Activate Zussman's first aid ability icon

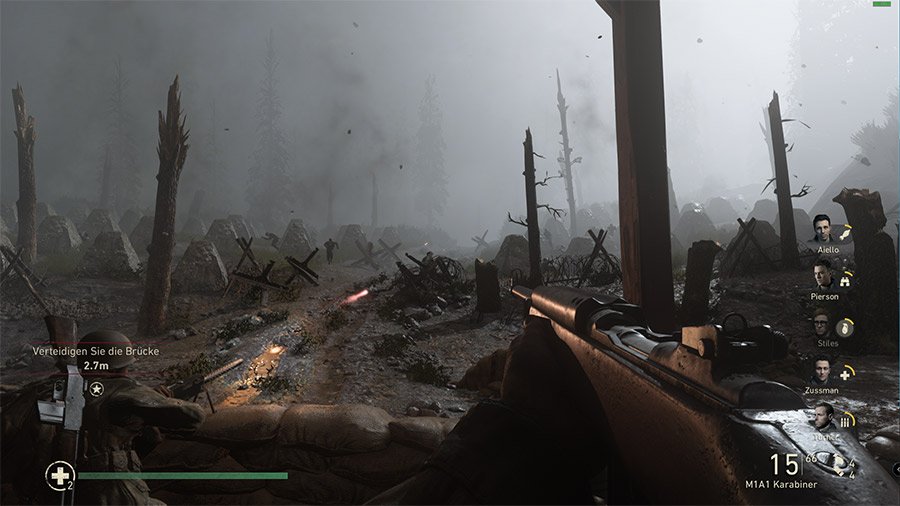[847, 372]
